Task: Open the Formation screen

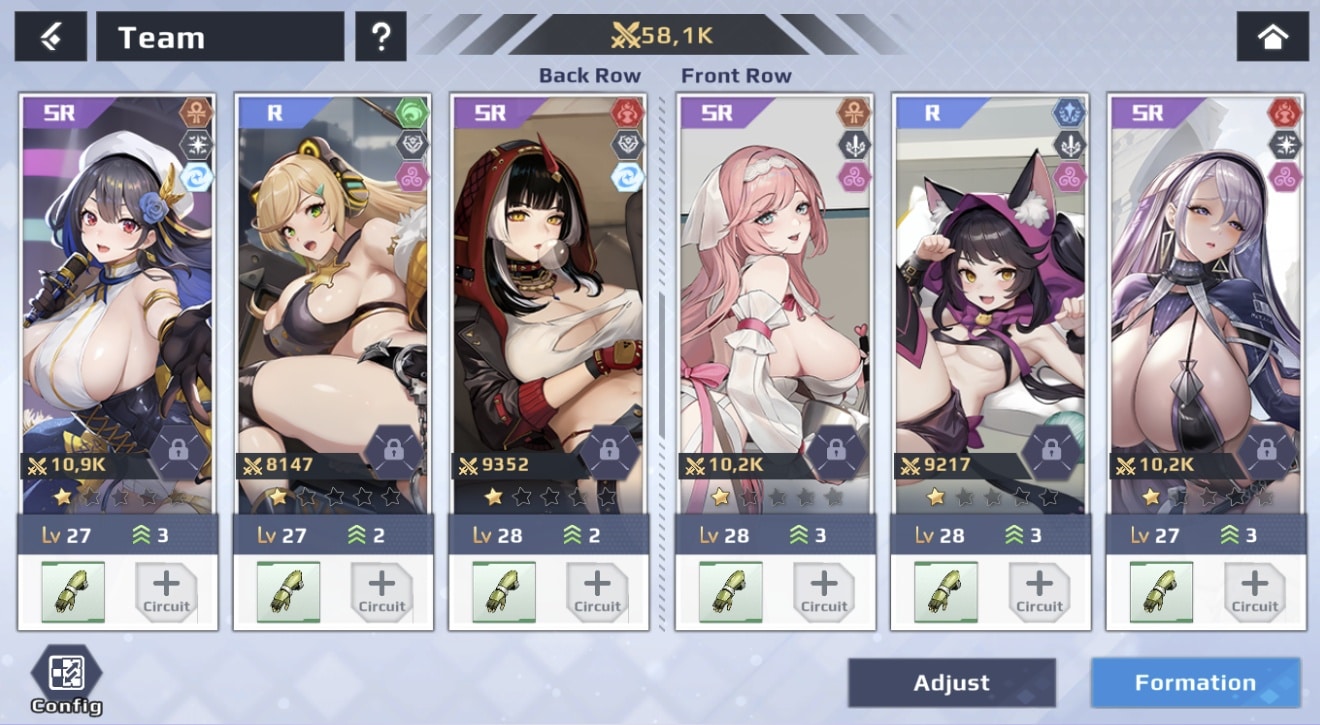Action: (x=1195, y=683)
